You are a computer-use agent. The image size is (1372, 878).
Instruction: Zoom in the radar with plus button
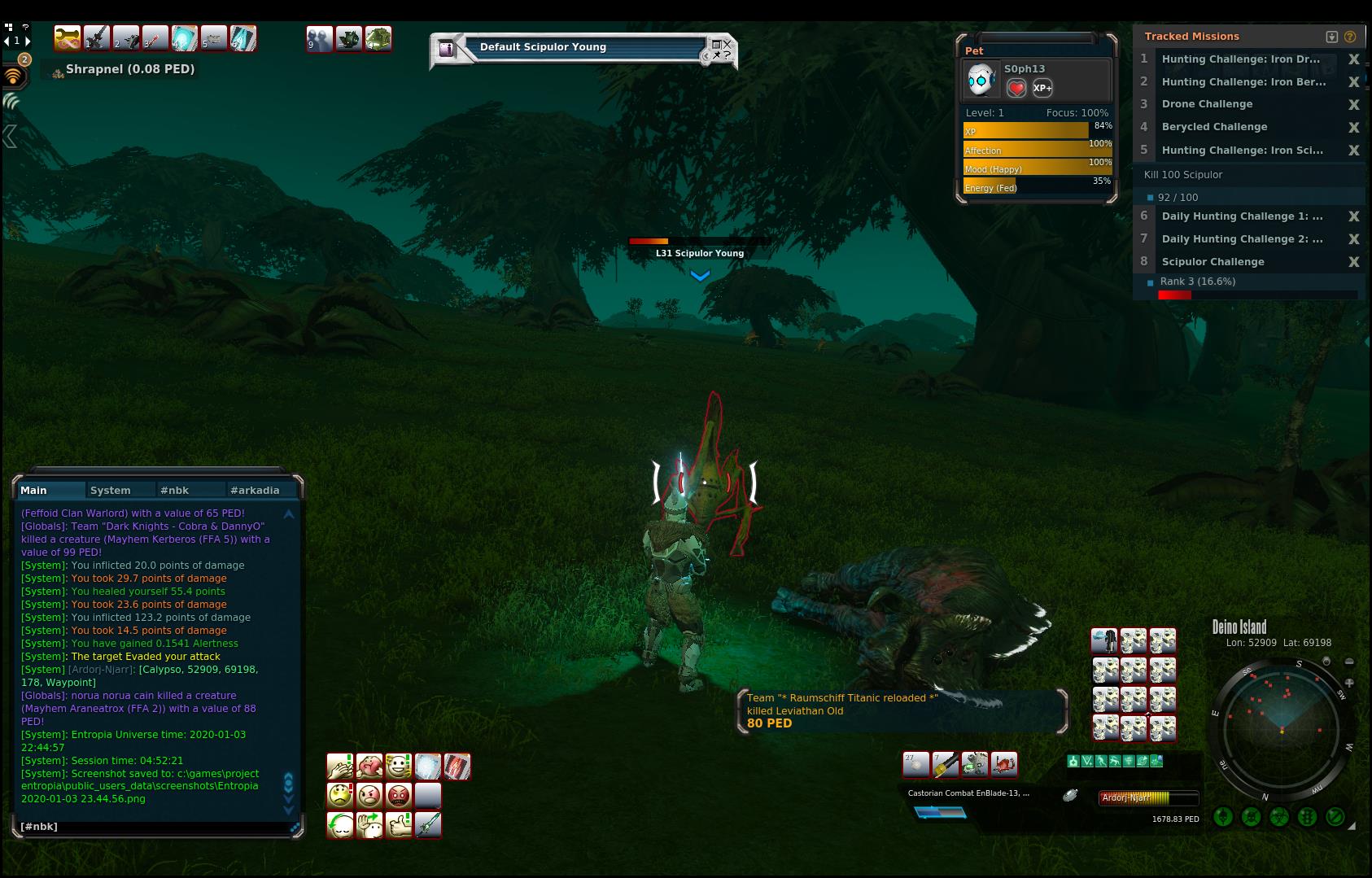pyautogui.click(x=1349, y=683)
